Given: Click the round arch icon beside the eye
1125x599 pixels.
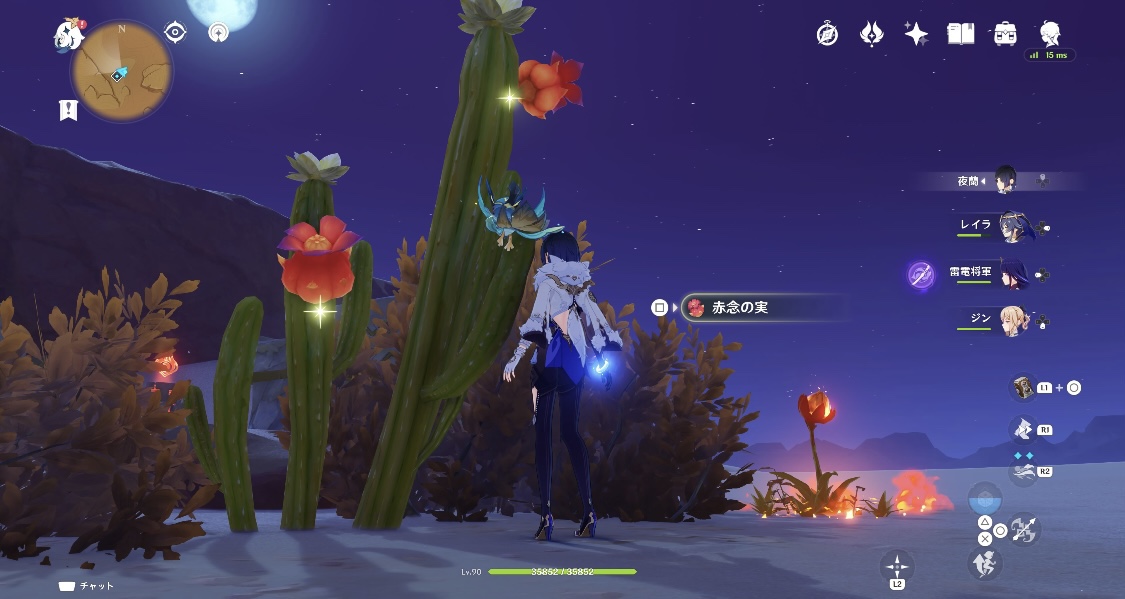Looking at the screenshot, I should [217, 32].
